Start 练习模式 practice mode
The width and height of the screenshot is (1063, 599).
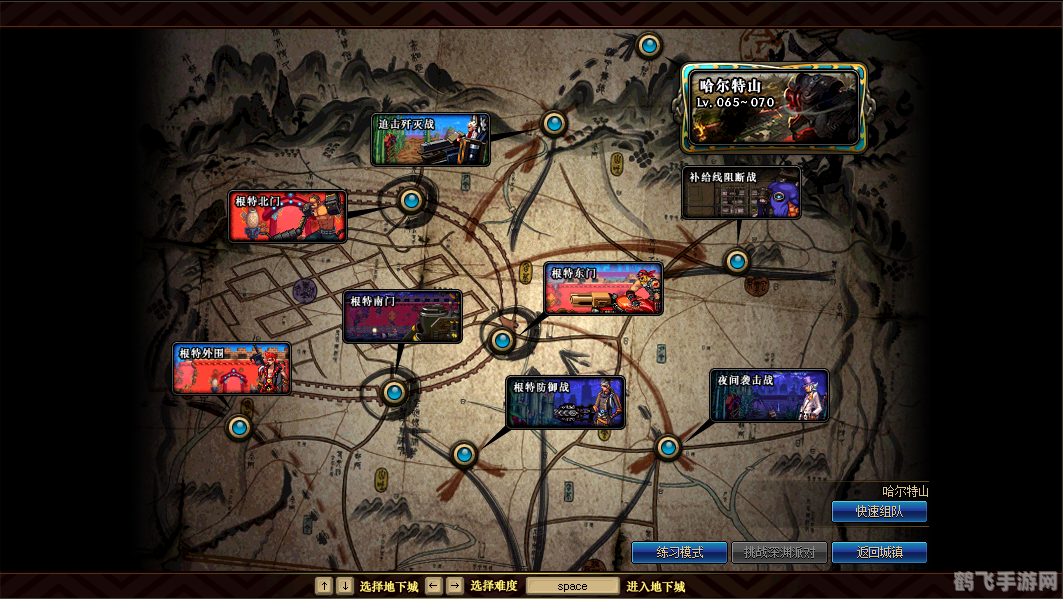pyautogui.click(x=679, y=552)
